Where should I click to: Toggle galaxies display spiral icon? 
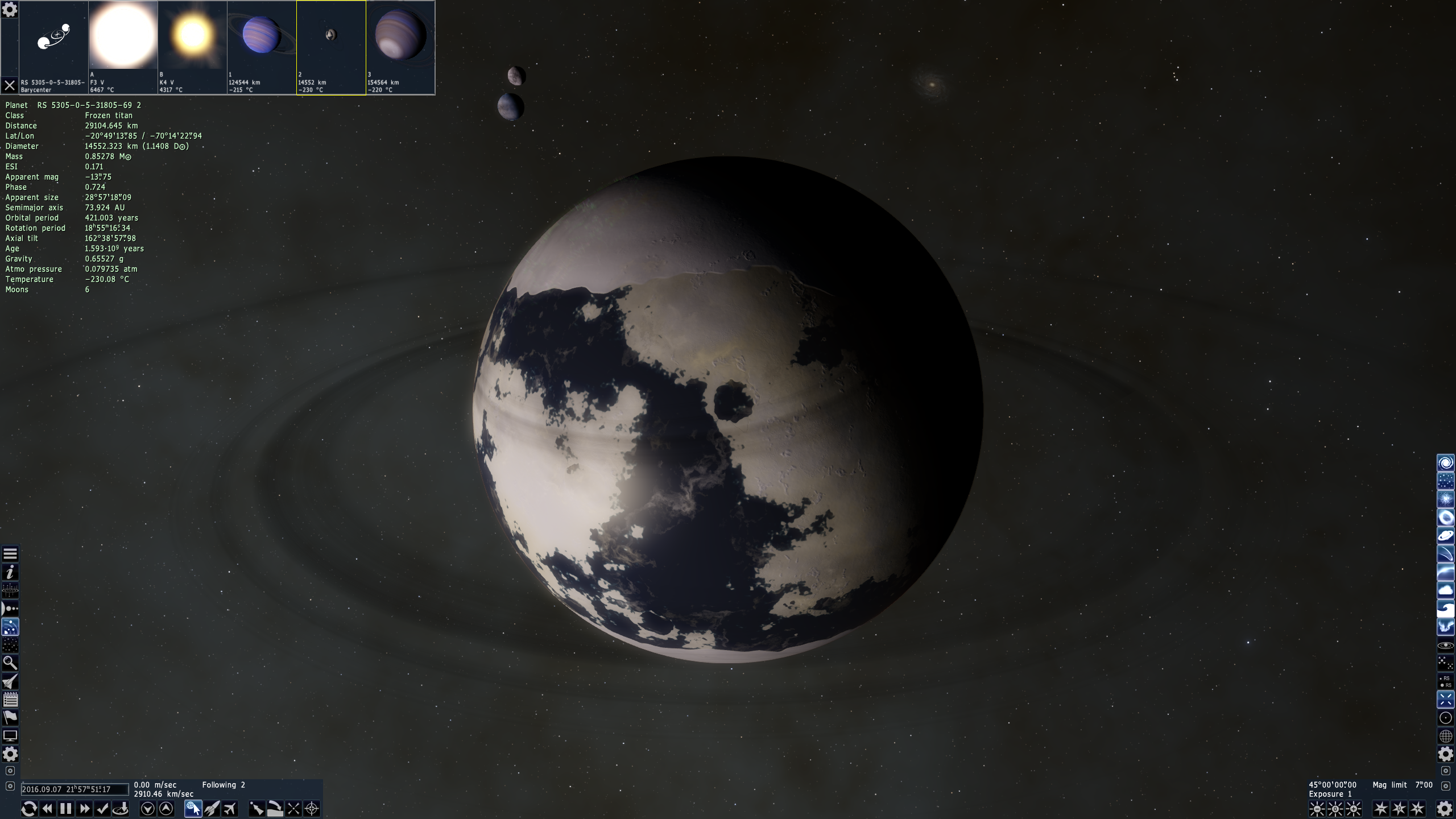point(1445,463)
